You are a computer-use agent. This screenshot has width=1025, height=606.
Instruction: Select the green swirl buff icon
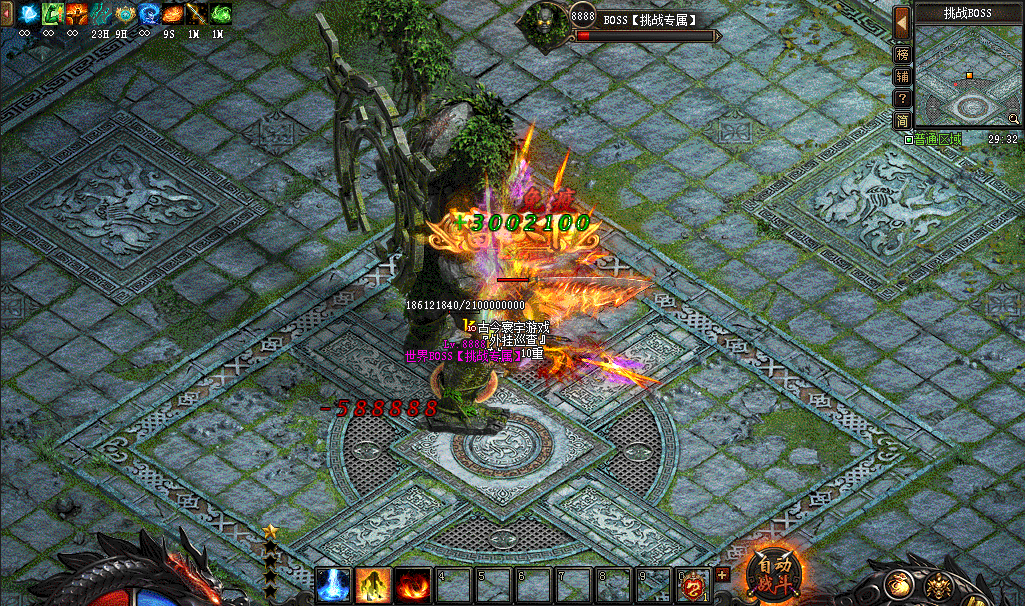tap(221, 14)
